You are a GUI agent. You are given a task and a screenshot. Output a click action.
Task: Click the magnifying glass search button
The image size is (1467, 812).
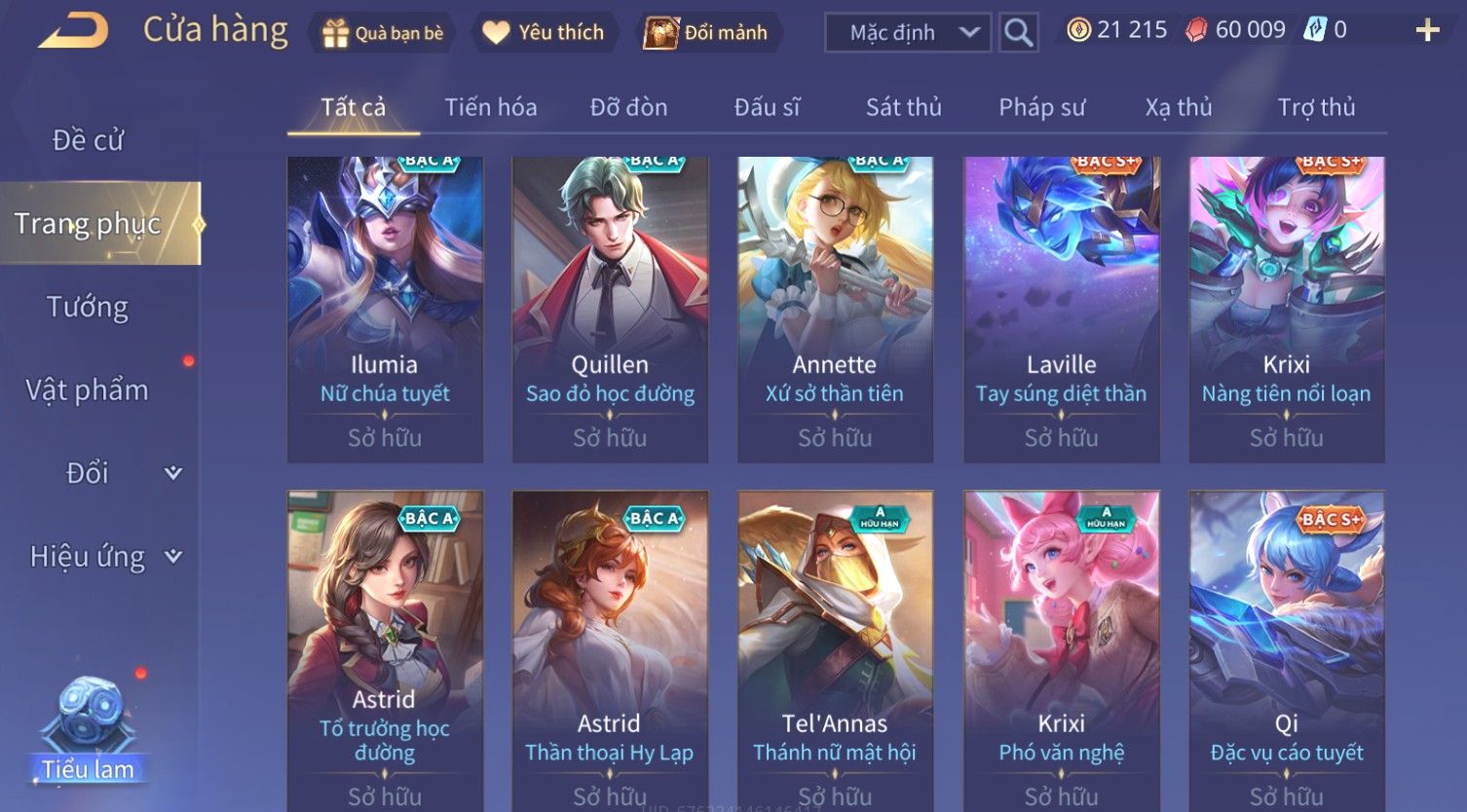1019,33
